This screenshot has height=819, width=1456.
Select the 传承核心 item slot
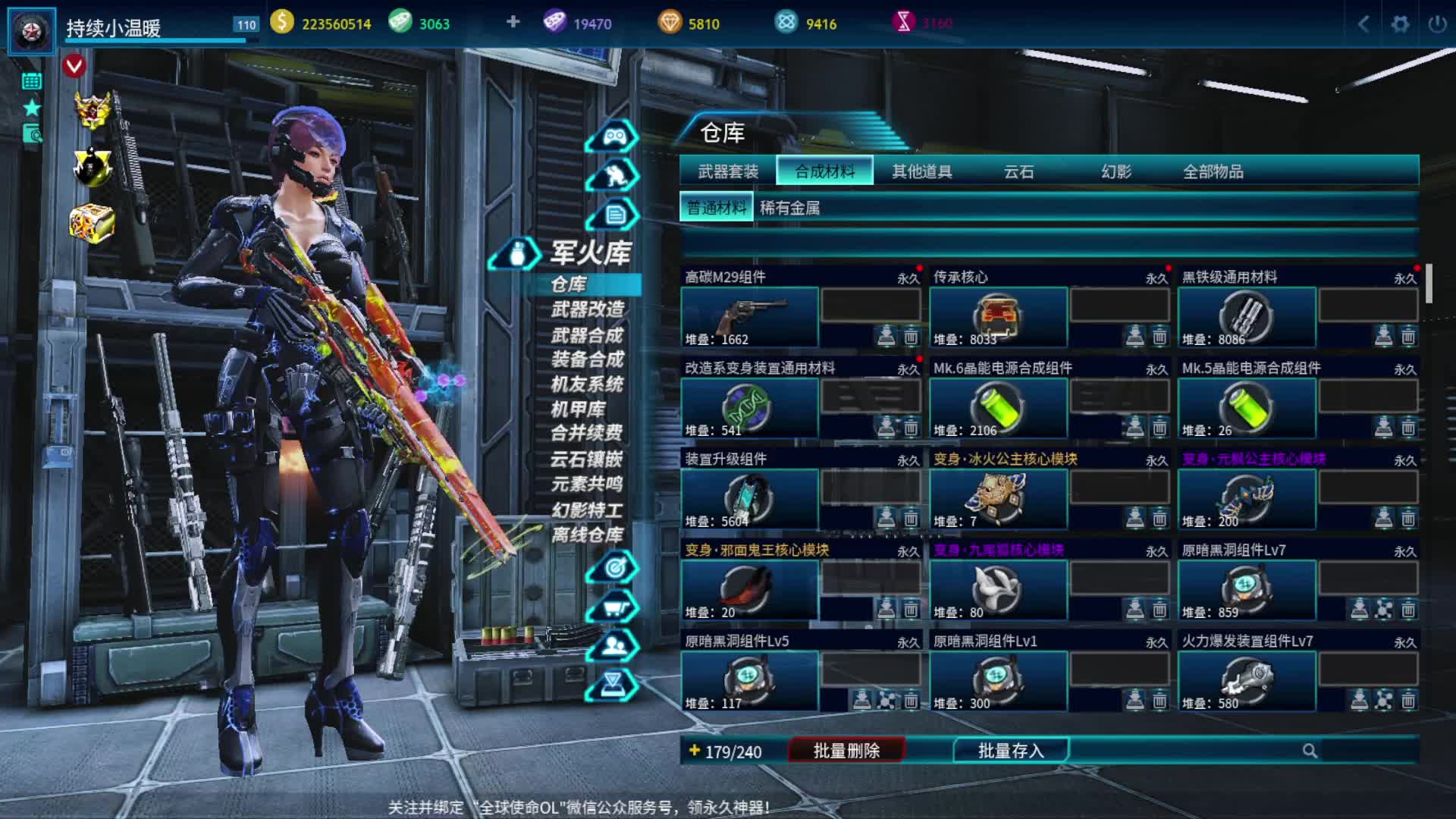coord(998,317)
